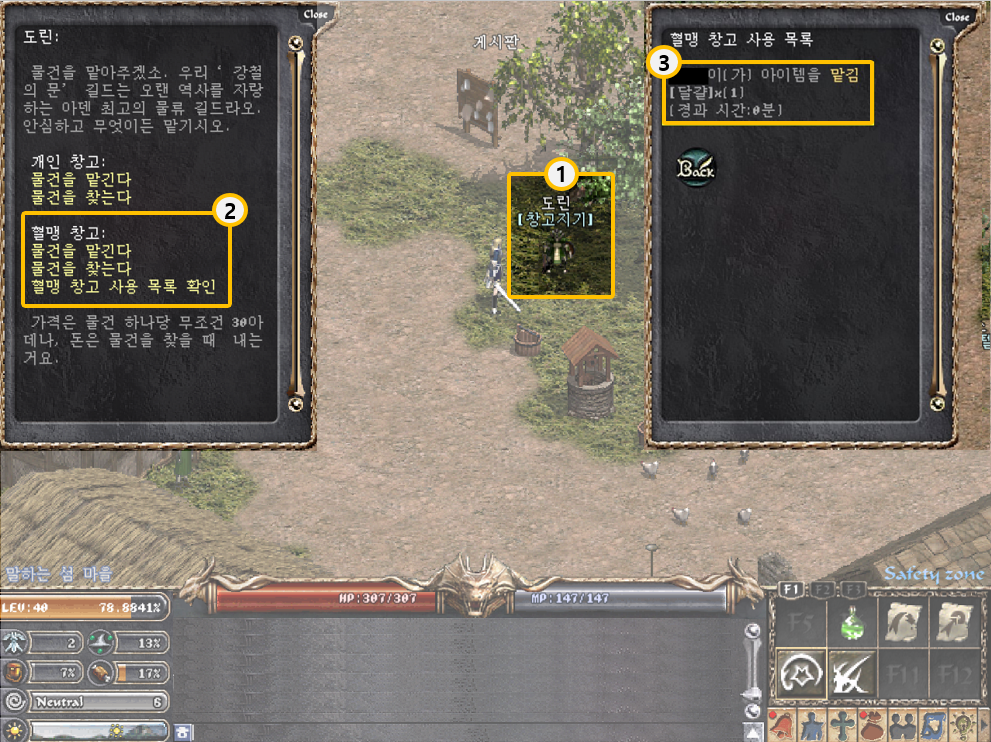Activate the crescent star skill slot
The image size is (991, 742).
(801, 674)
